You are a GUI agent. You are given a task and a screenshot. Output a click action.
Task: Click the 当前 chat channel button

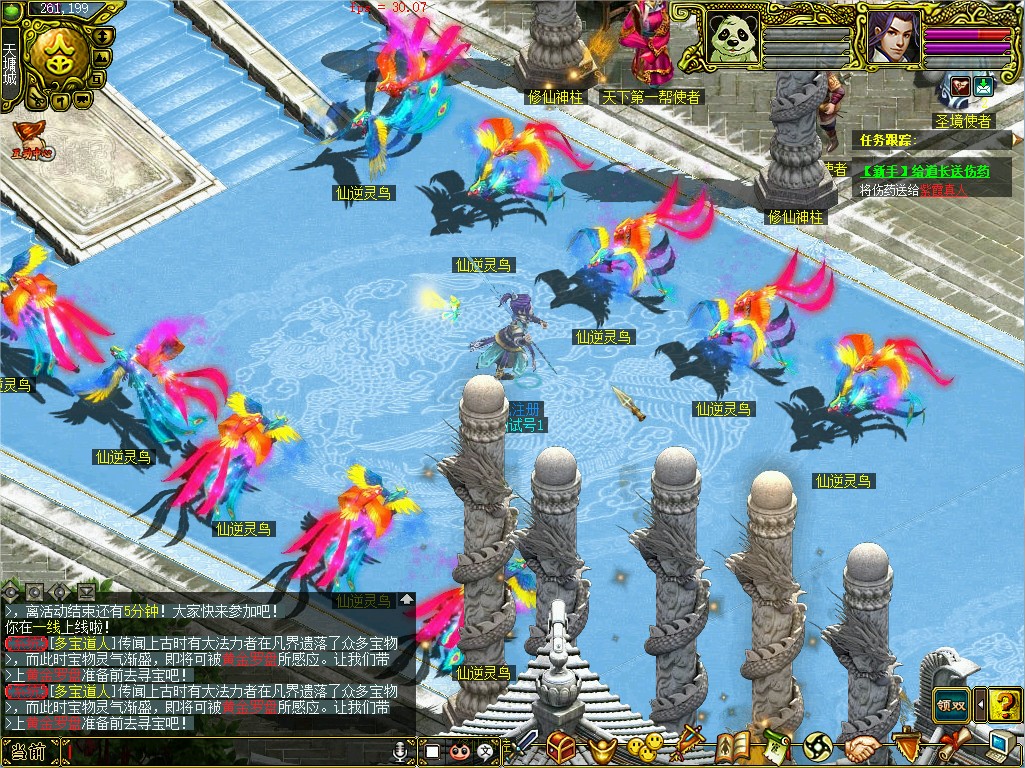[30, 752]
